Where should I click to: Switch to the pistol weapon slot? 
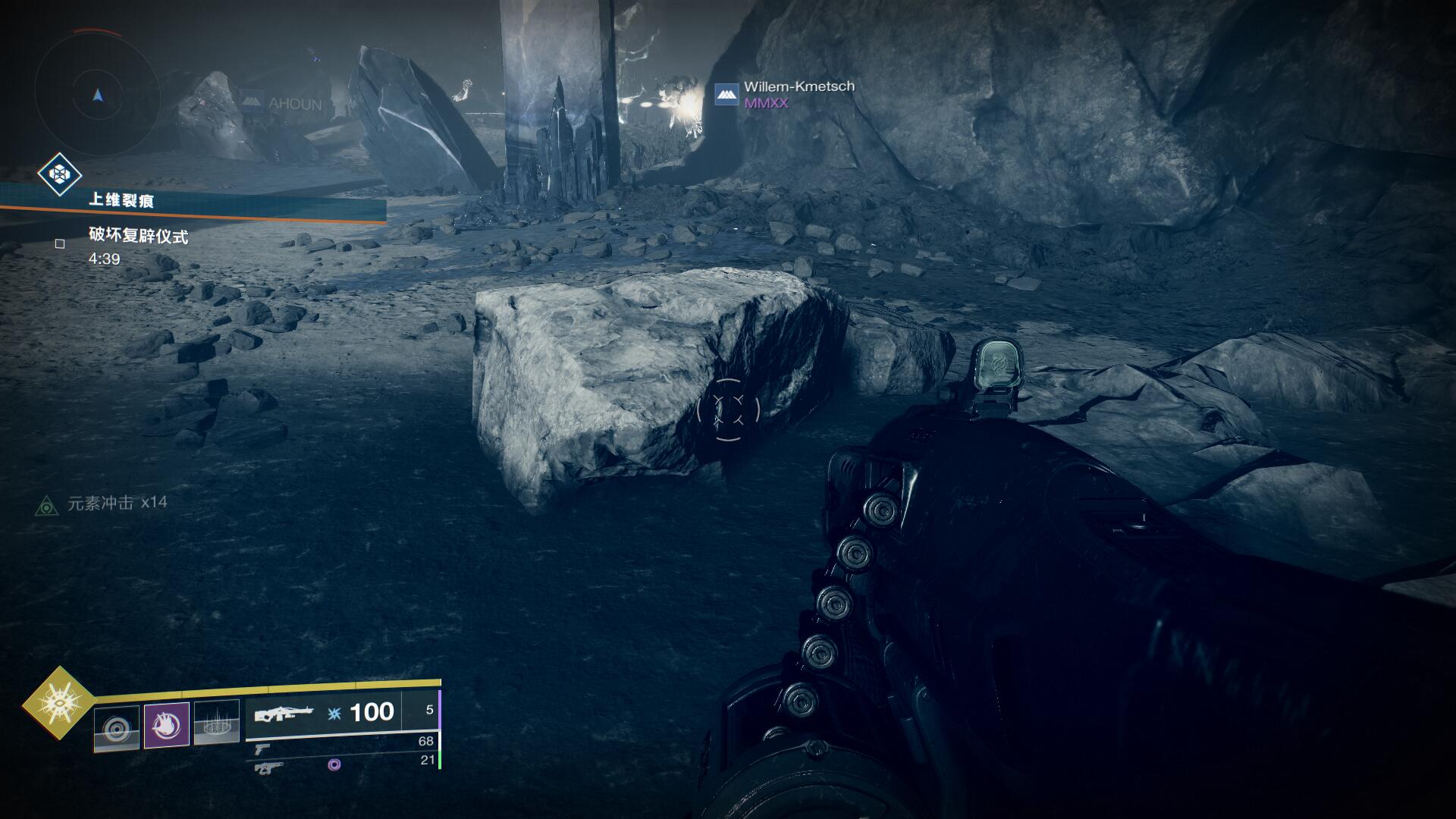262,749
